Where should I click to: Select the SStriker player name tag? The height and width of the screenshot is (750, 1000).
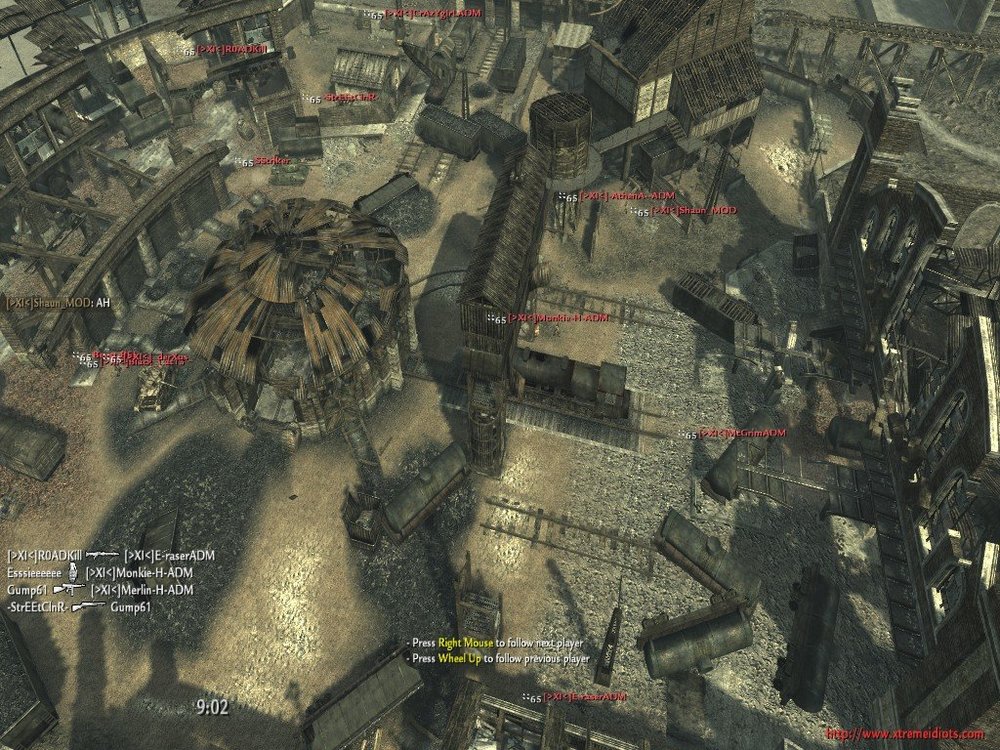coord(272,161)
